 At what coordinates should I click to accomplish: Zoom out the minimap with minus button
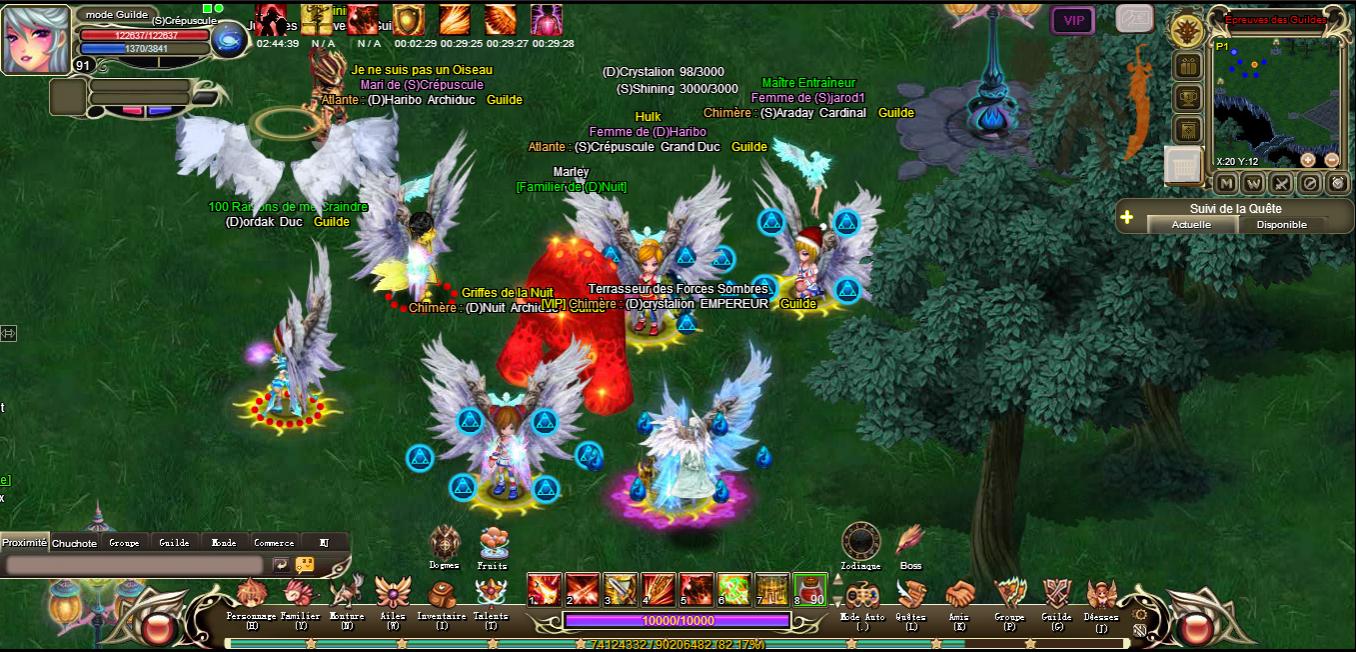[x=1332, y=160]
